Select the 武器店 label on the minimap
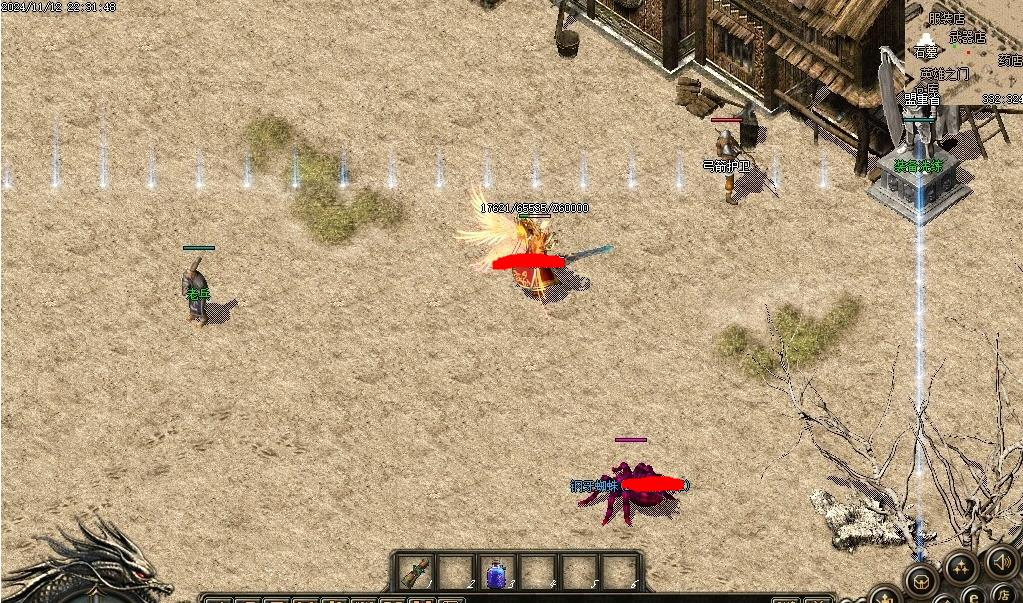Viewport: 1023px width, 603px height. tap(968, 37)
